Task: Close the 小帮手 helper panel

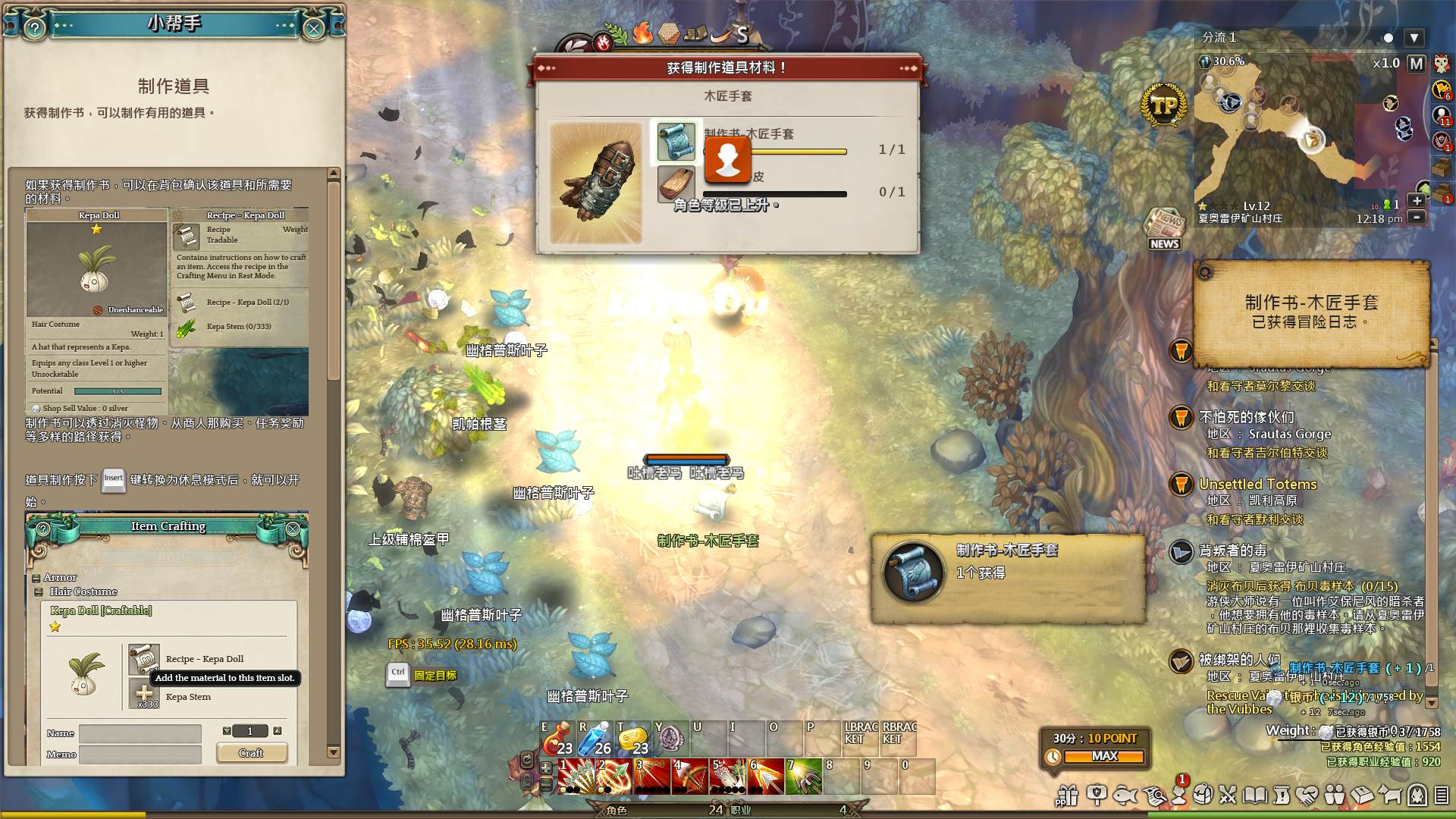Action: [313, 29]
